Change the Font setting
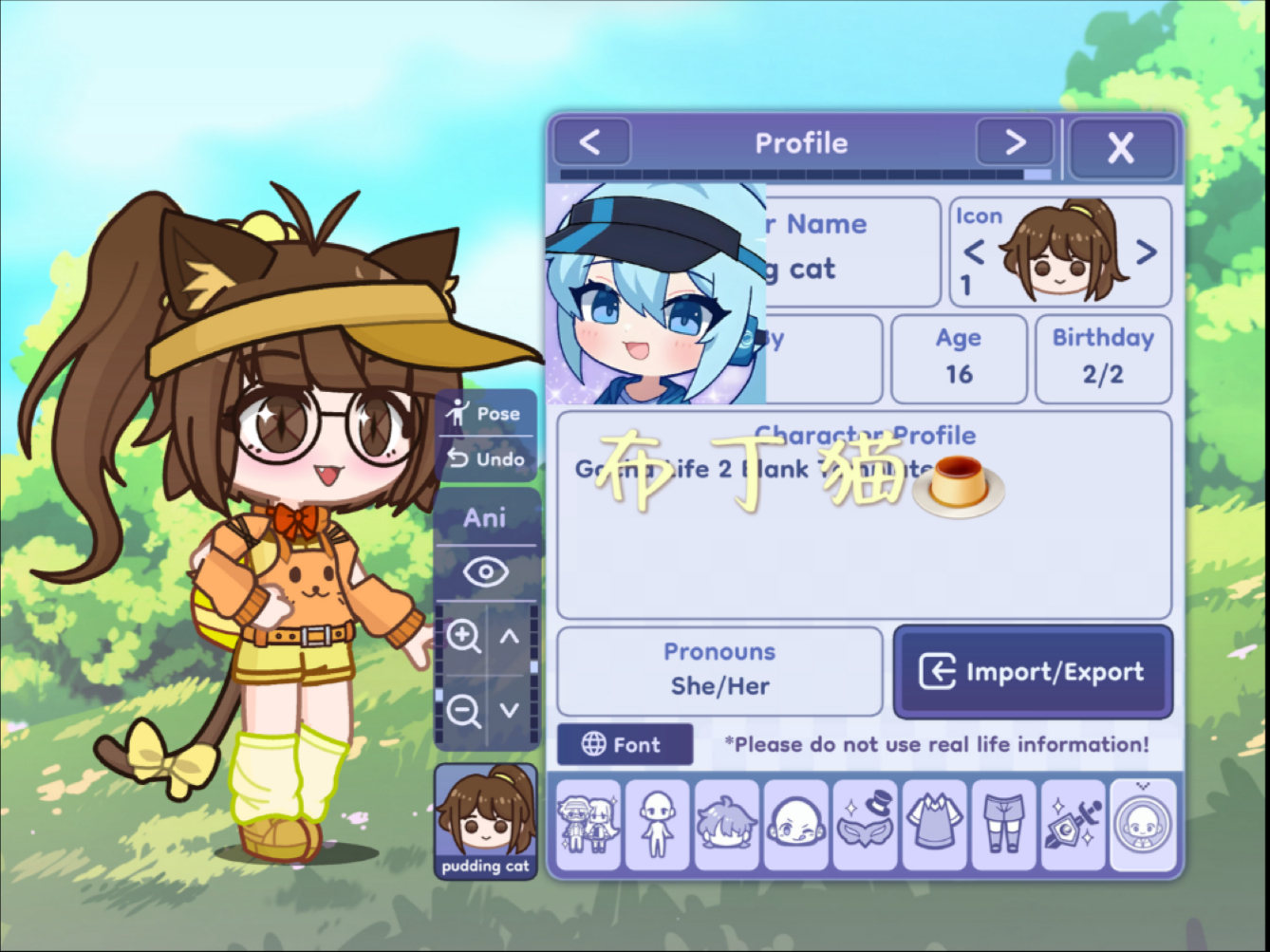 pos(624,745)
